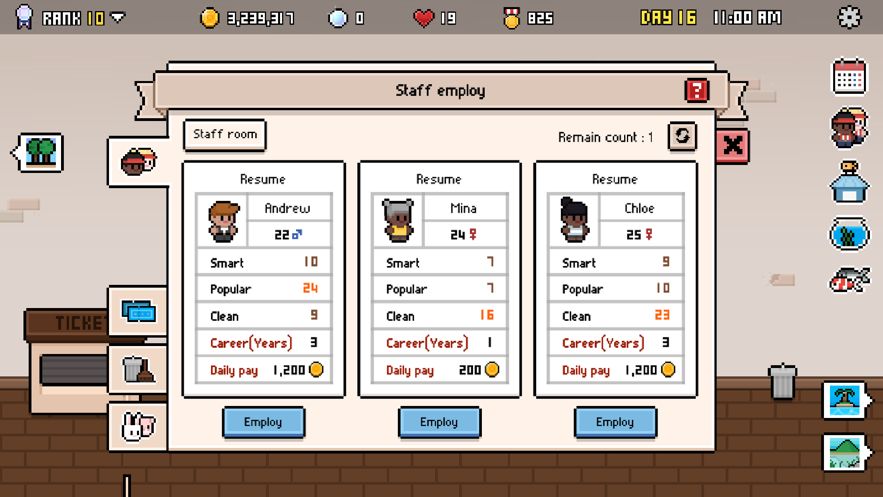
Task: Employ Andrew from his resume card
Action: pos(263,422)
